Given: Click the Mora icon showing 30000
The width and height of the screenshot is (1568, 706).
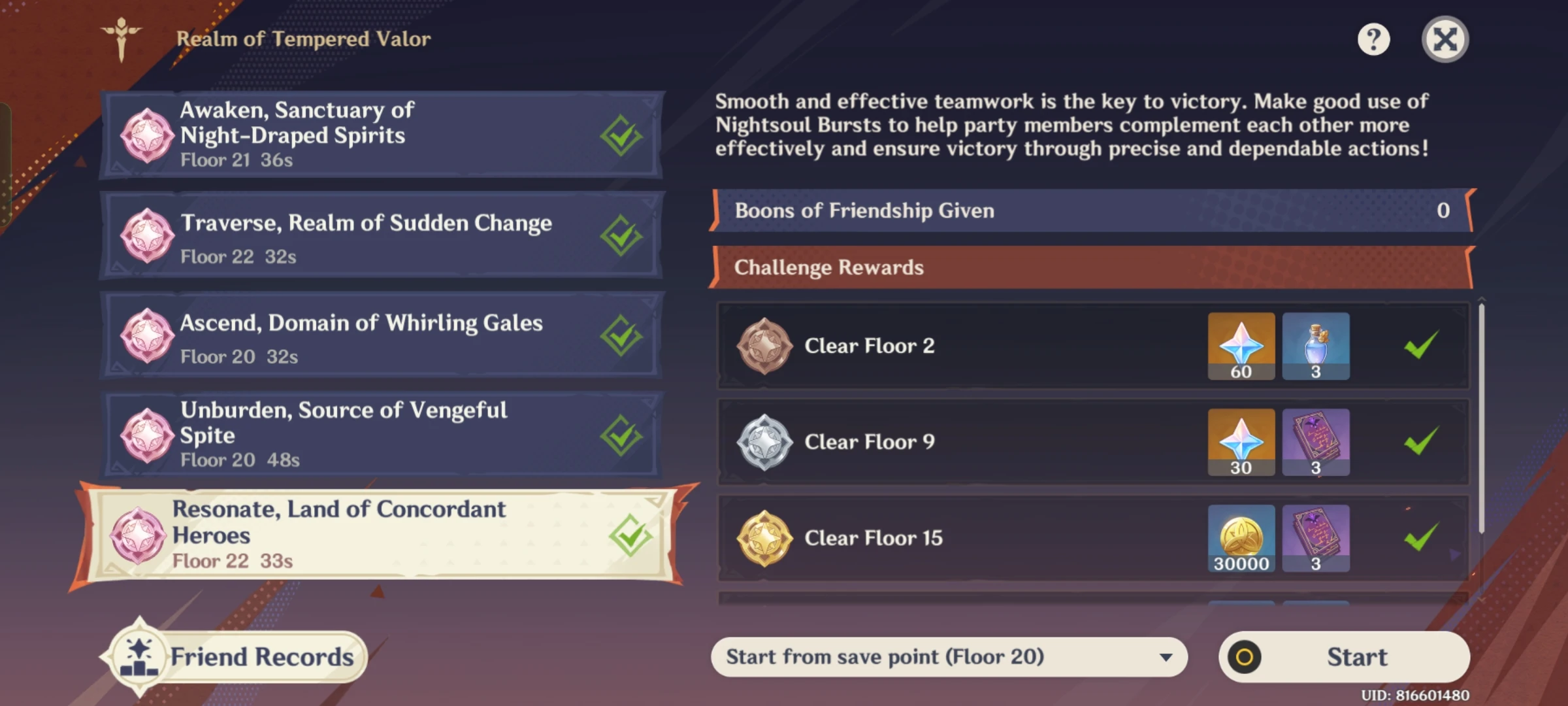Looking at the screenshot, I should (x=1241, y=537).
